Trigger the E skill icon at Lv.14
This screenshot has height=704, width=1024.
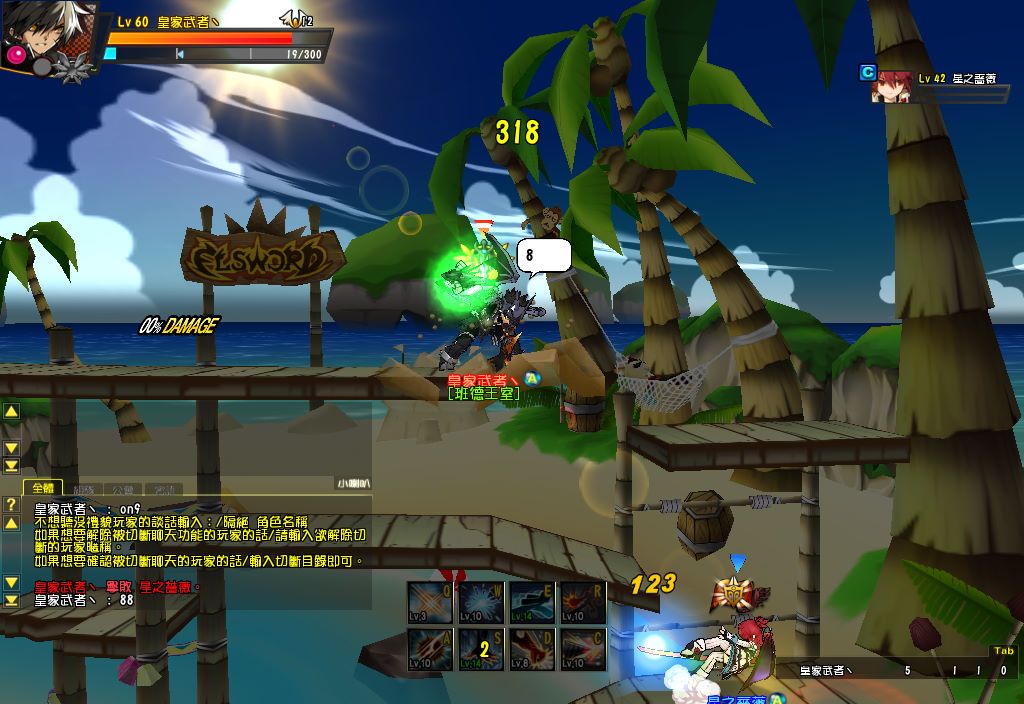click(x=532, y=603)
